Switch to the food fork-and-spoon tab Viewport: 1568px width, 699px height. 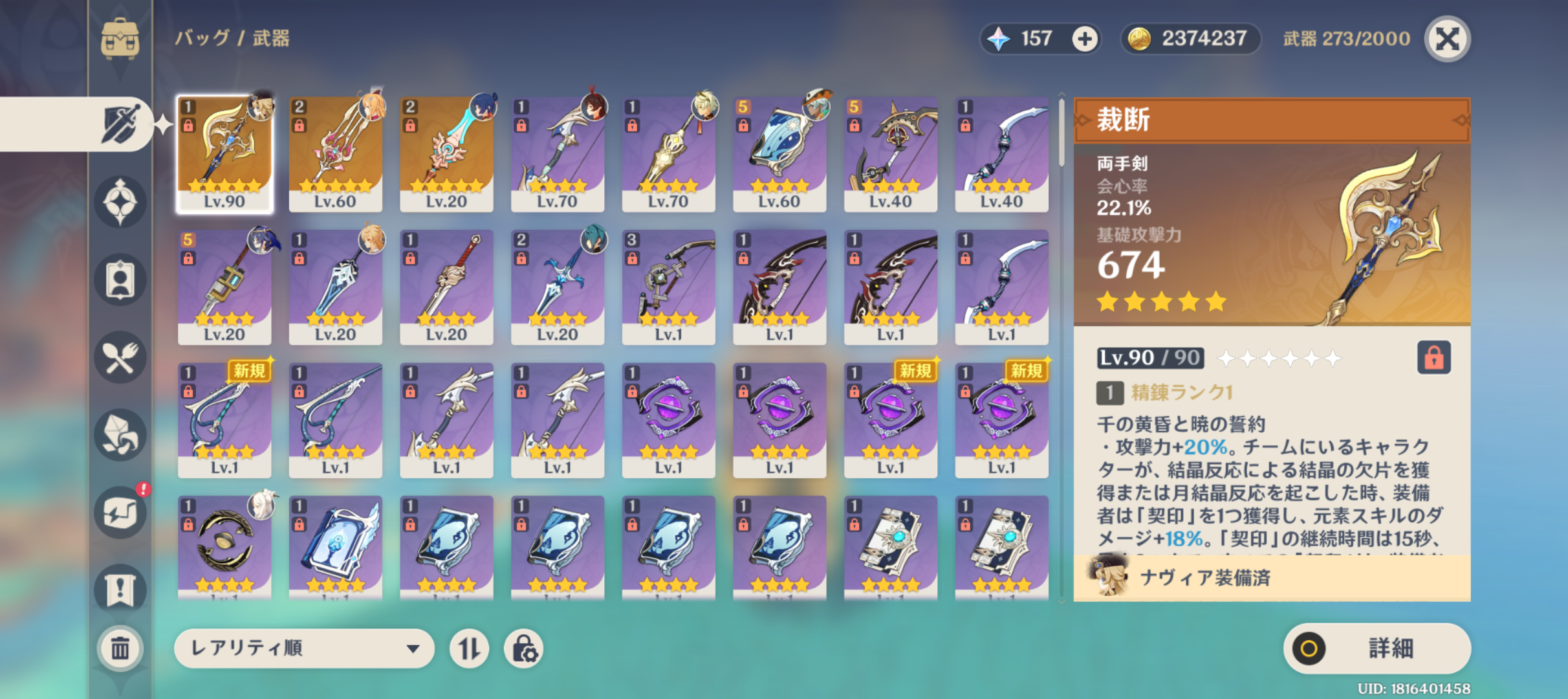pos(120,357)
